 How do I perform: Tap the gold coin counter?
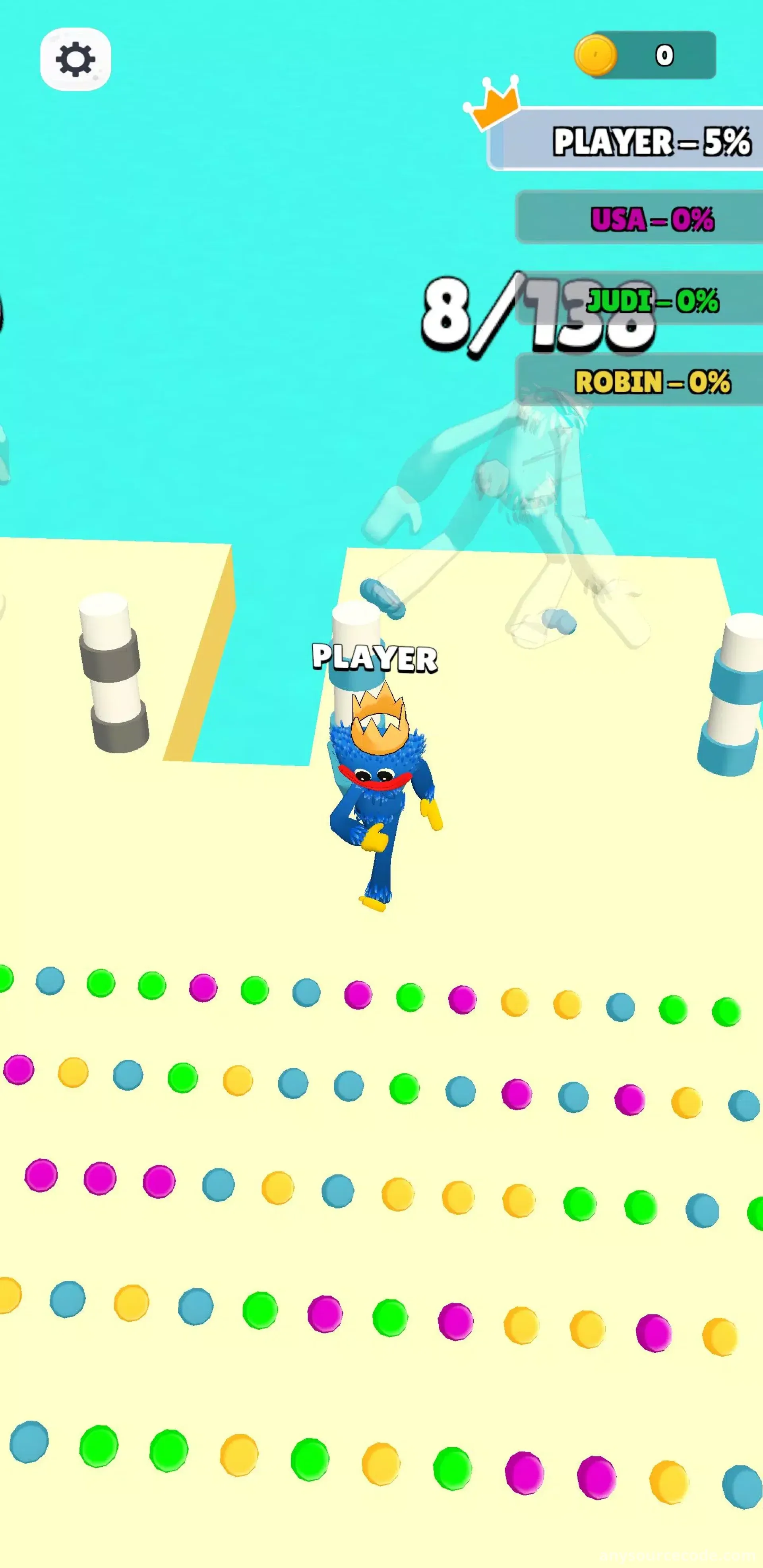coord(645,55)
